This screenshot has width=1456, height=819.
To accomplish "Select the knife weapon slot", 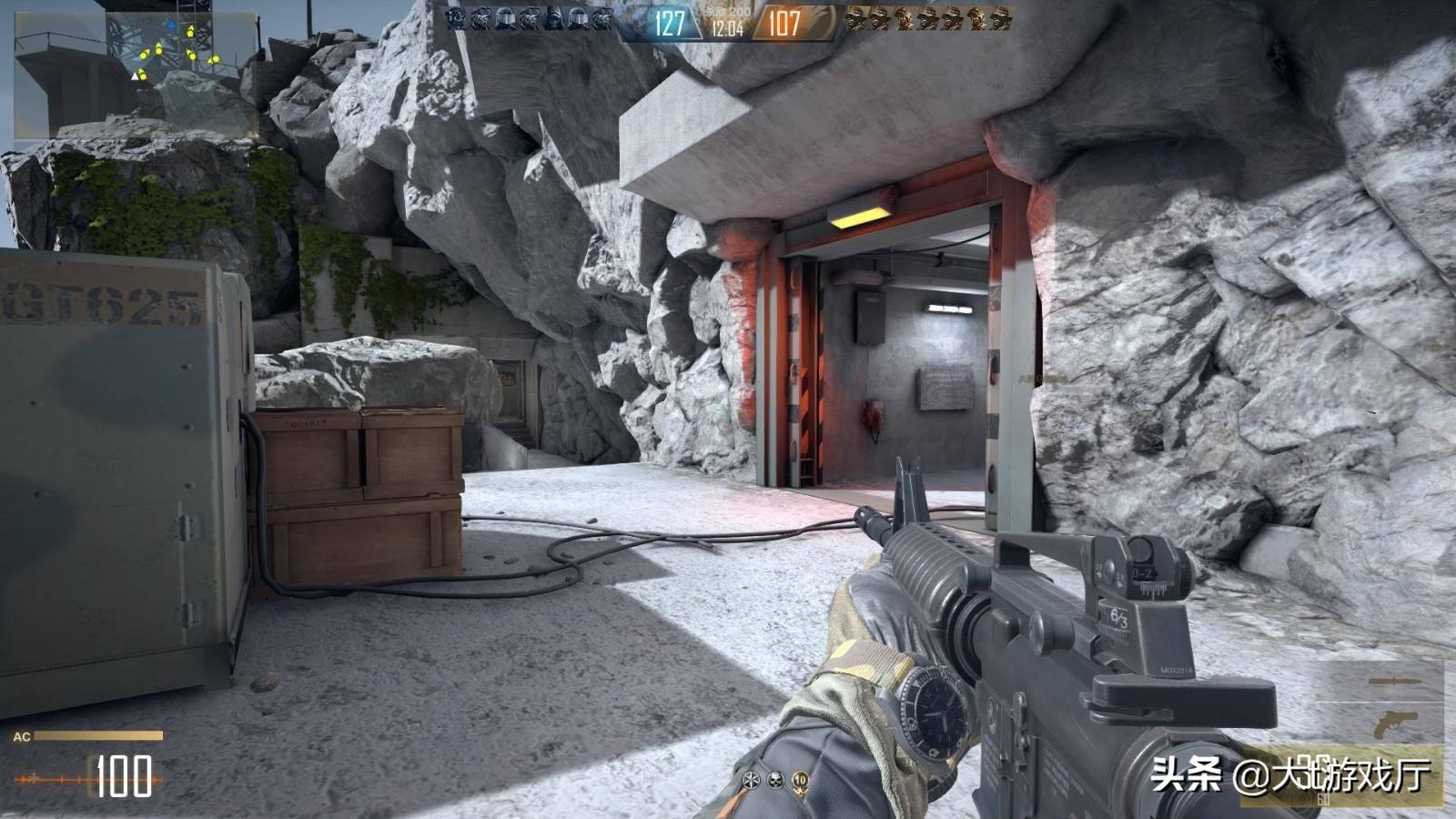I will (1393, 682).
